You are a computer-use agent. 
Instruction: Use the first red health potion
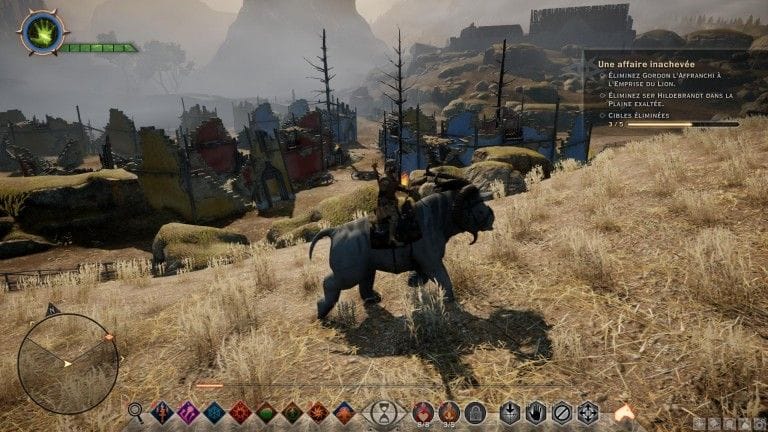[x=423, y=411]
